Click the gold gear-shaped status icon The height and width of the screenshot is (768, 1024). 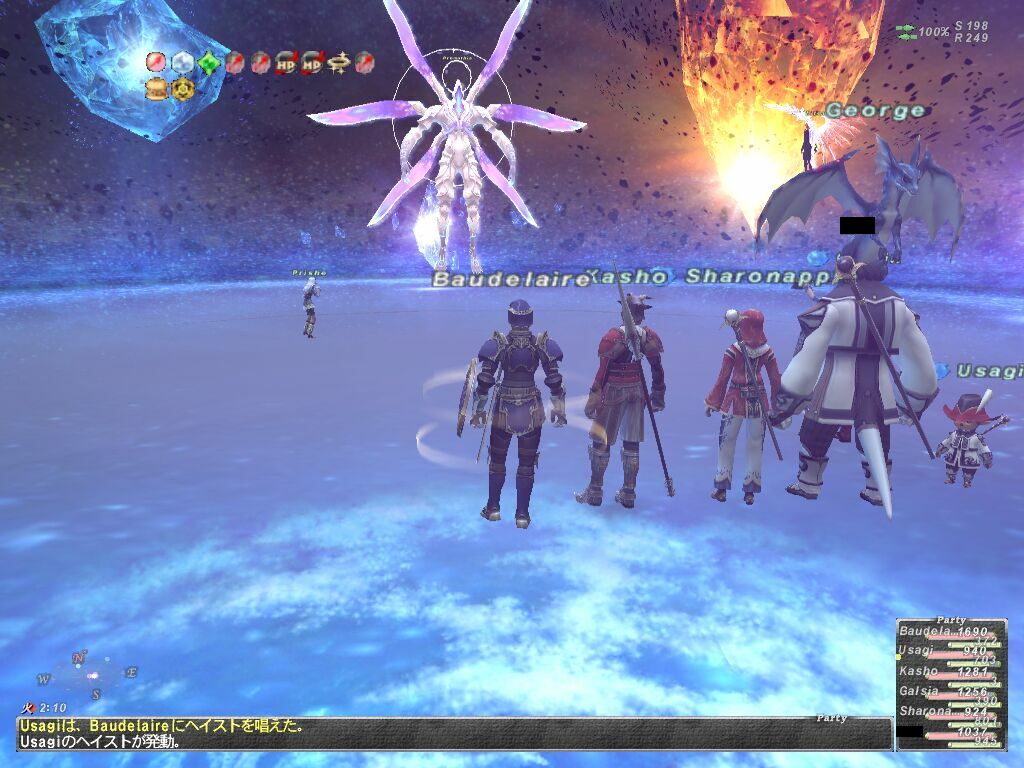point(182,89)
